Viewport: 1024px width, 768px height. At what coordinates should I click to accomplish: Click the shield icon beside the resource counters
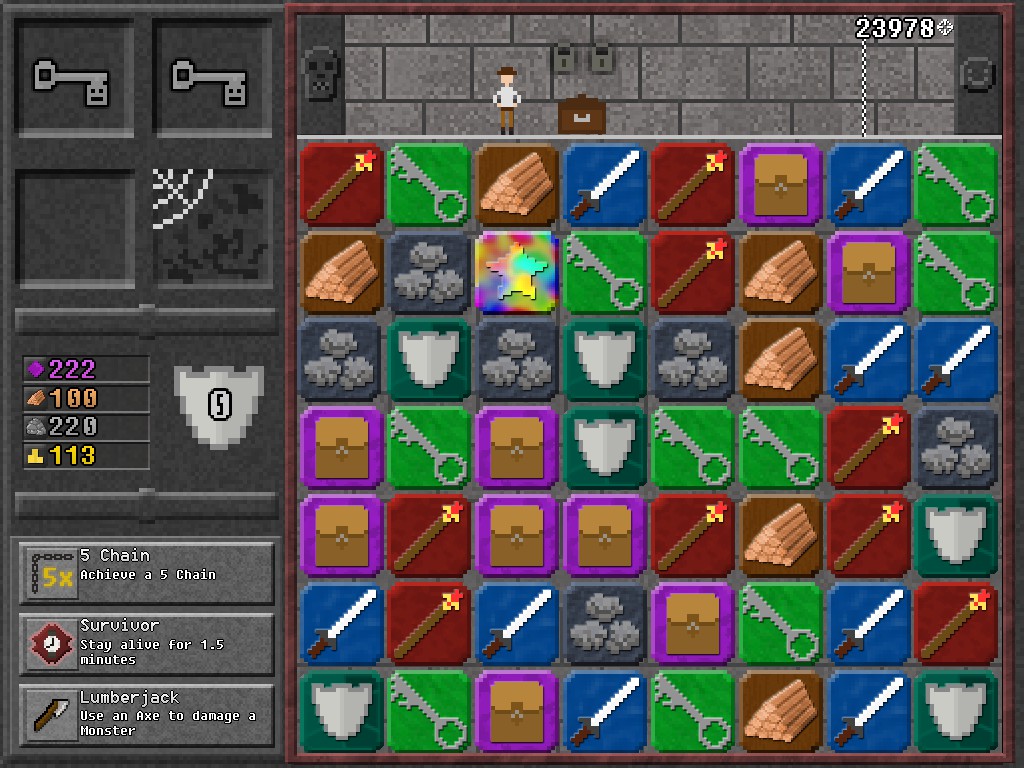point(218,405)
